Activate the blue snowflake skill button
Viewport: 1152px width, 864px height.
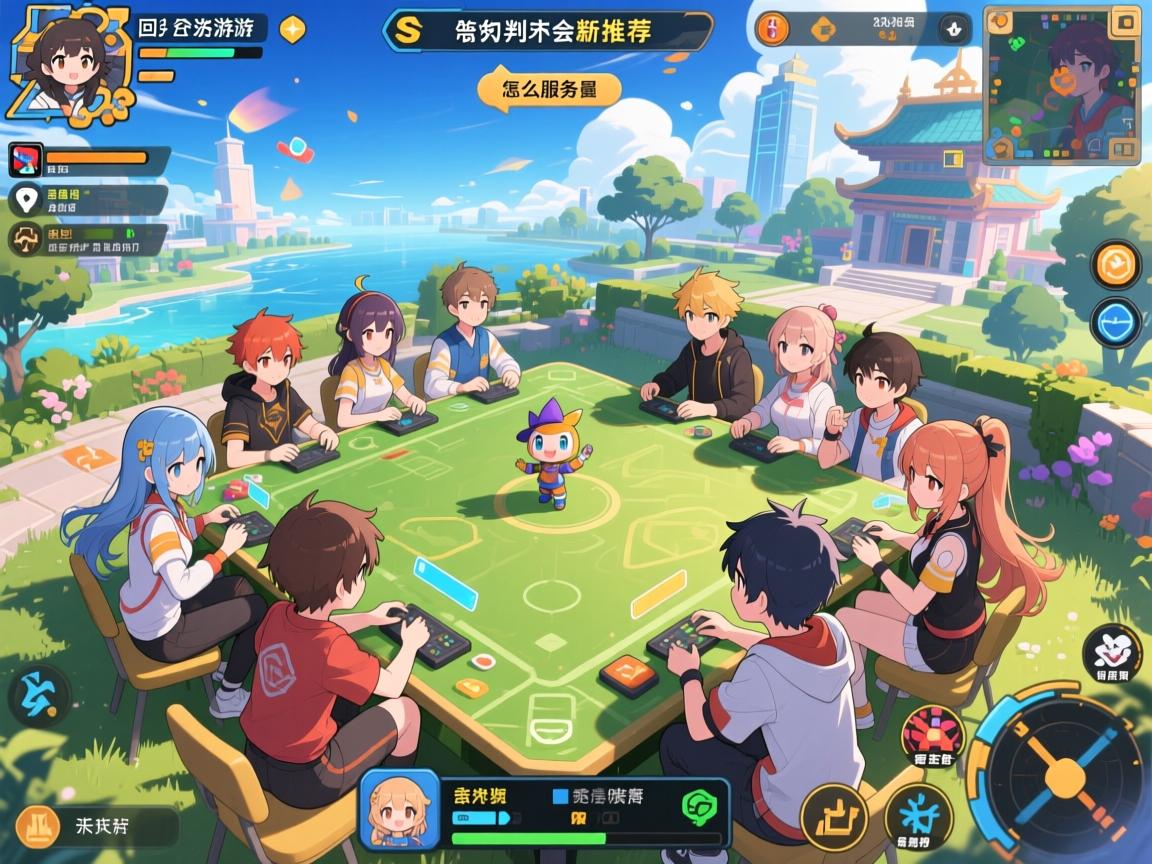pos(918,814)
